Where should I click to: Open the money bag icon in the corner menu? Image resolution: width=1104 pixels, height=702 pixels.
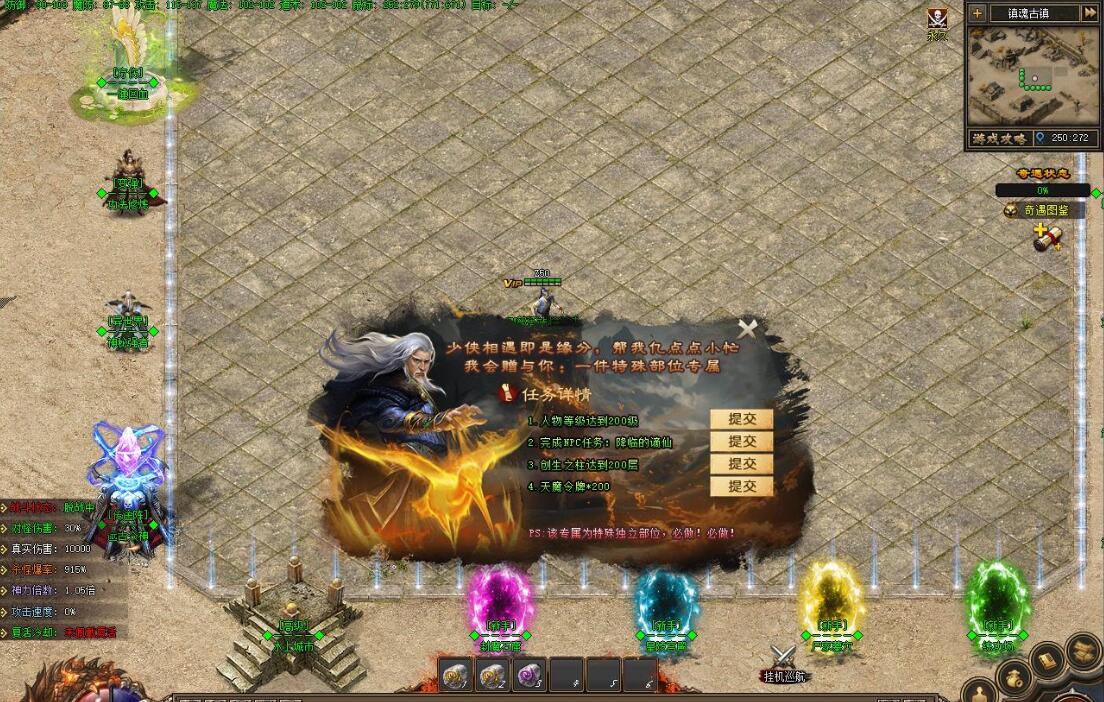1014,678
